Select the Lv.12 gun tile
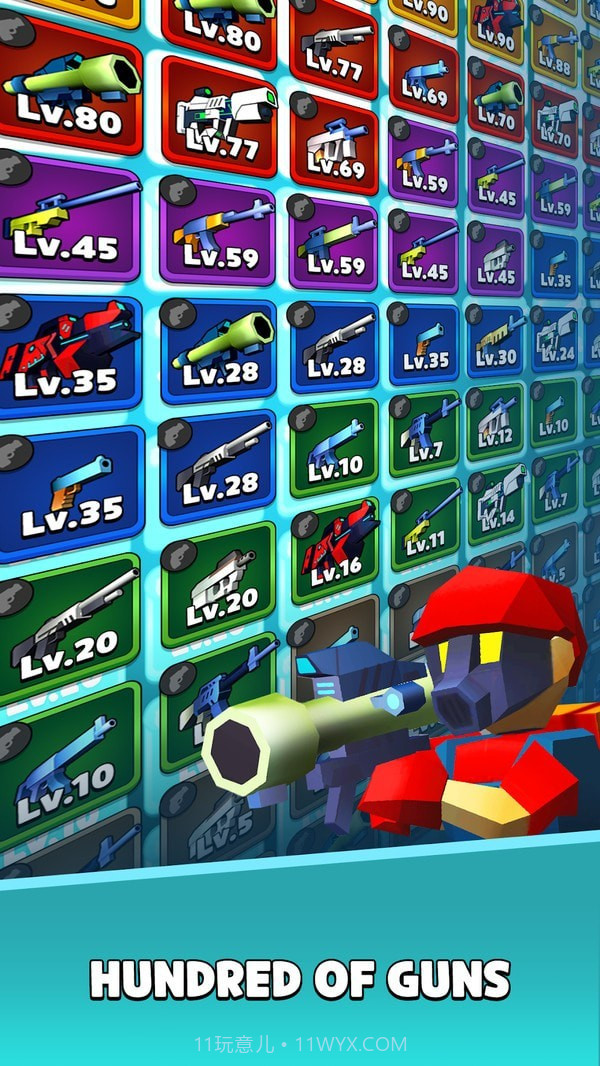 point(496,420)
